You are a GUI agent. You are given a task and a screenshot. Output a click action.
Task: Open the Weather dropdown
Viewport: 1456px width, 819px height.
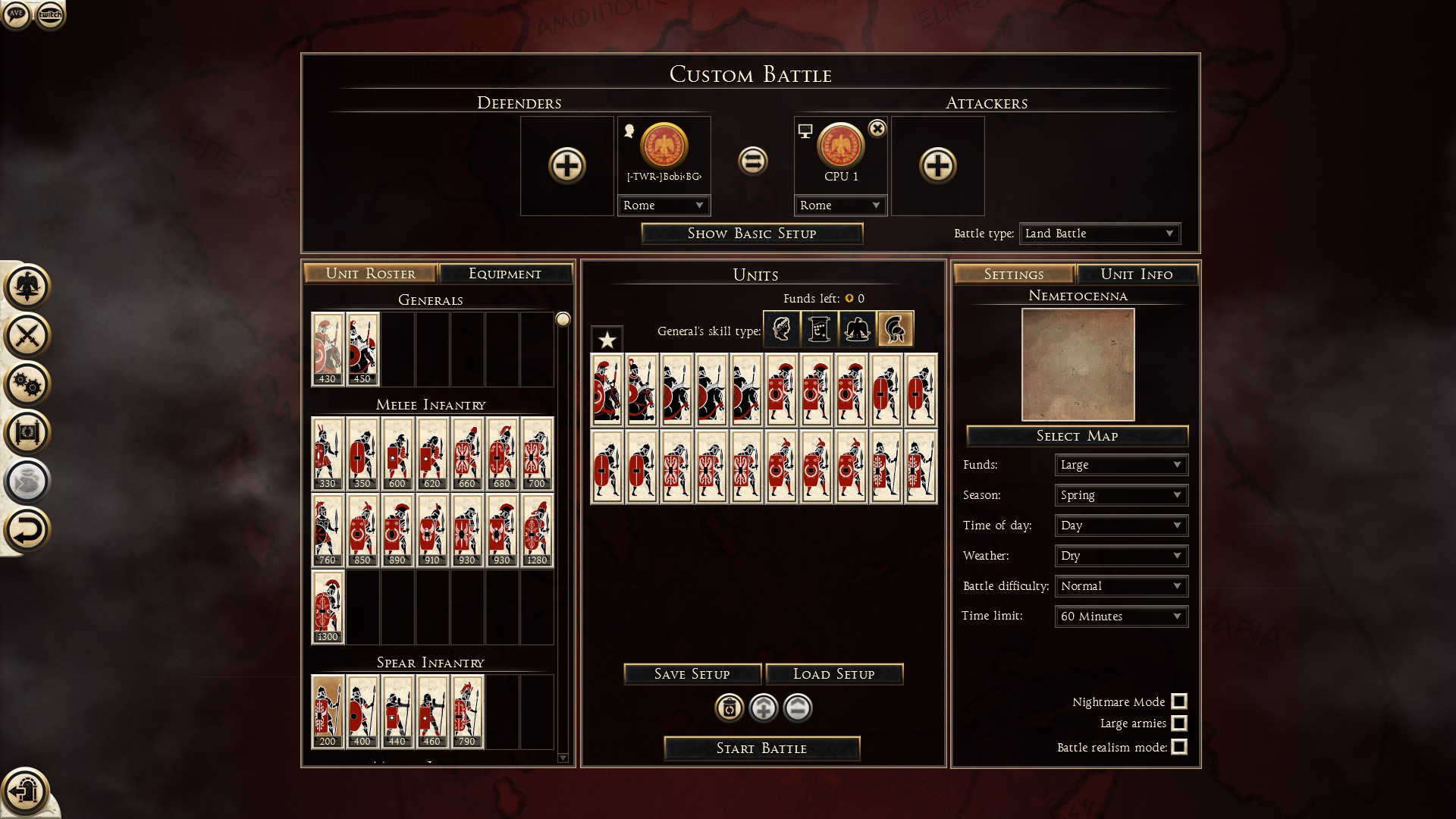click(1121, 556)
